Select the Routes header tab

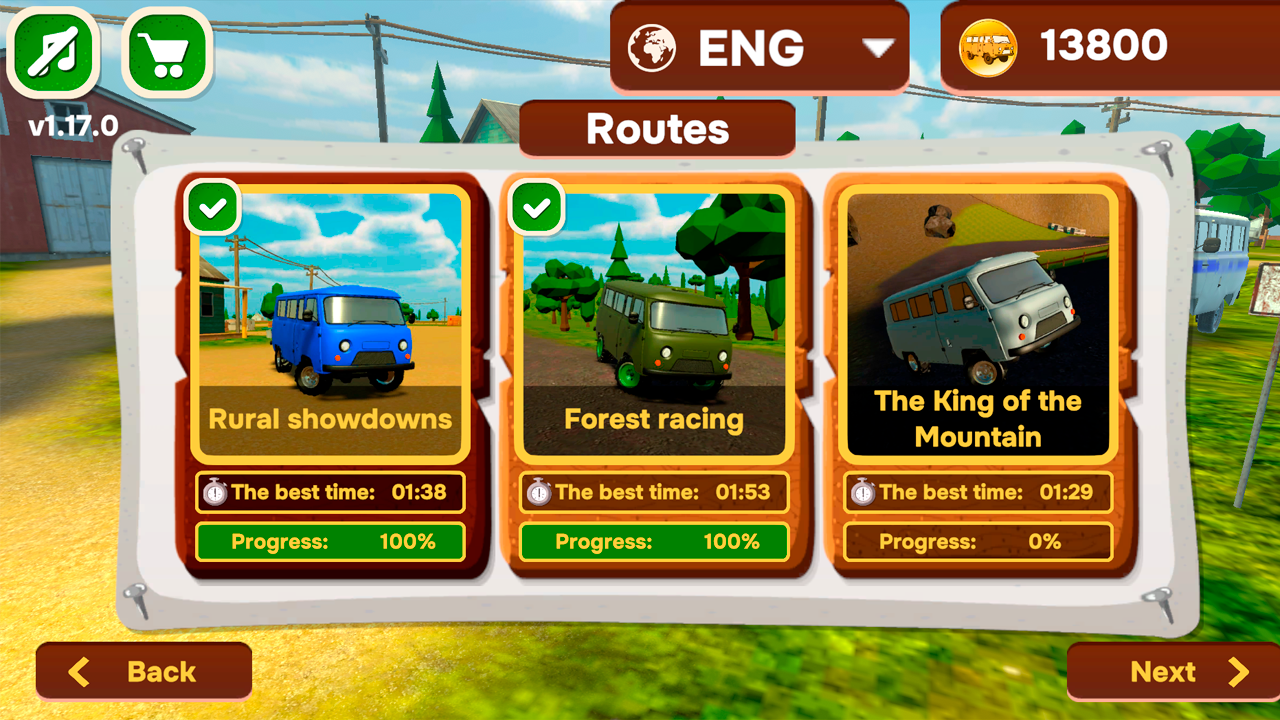click(x=657, y=128)
